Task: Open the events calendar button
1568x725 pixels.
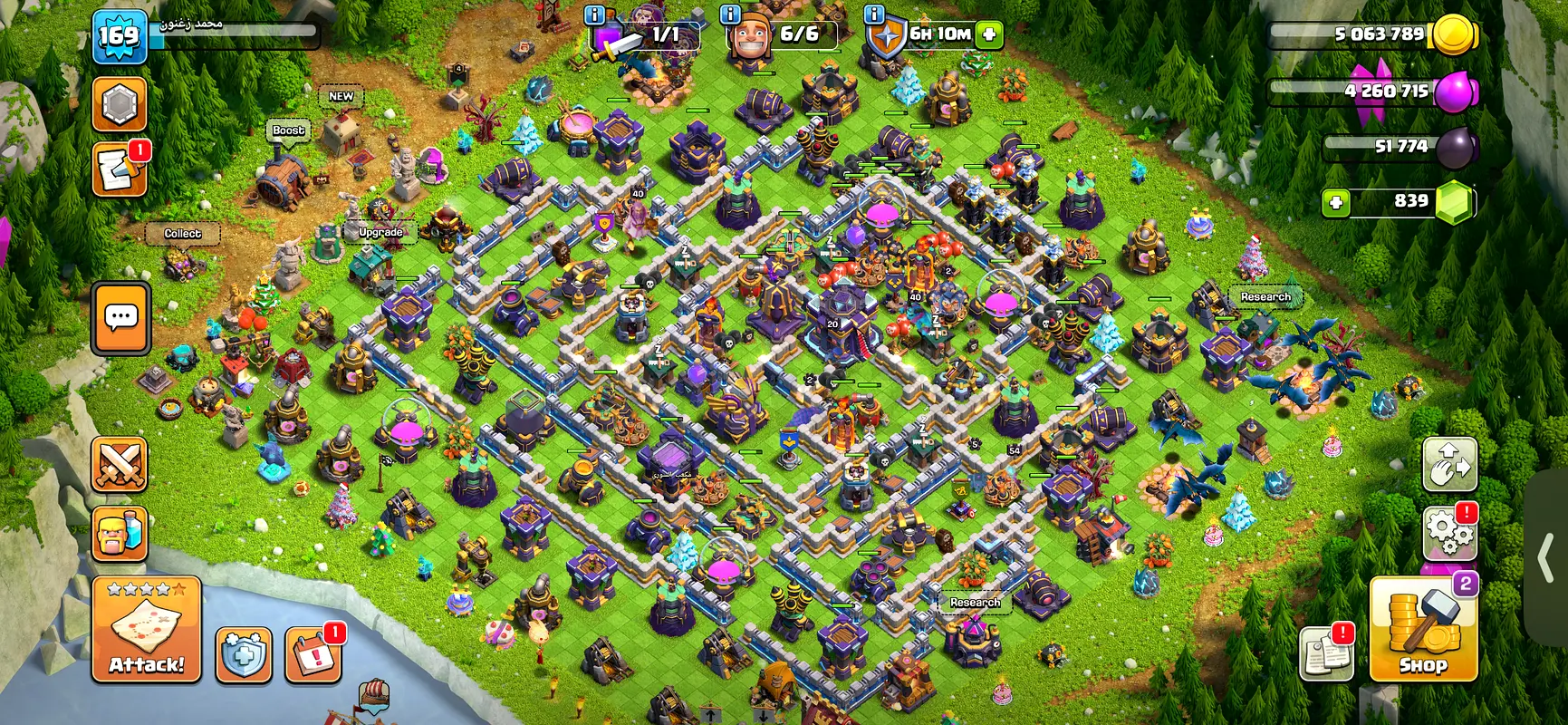Action: (x=313, y=654)
